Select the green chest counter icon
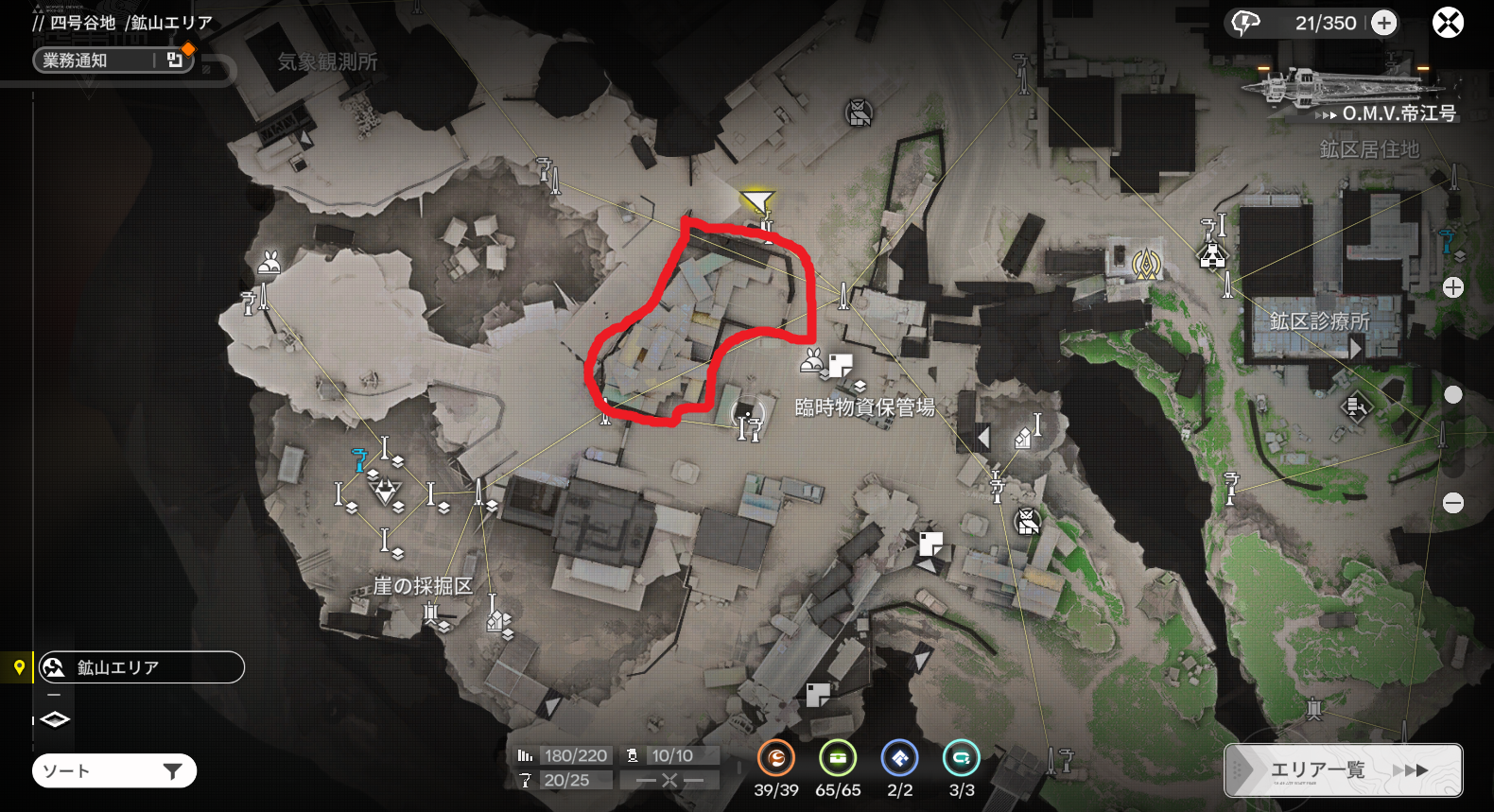1494x812 pixels. [838, 758]
